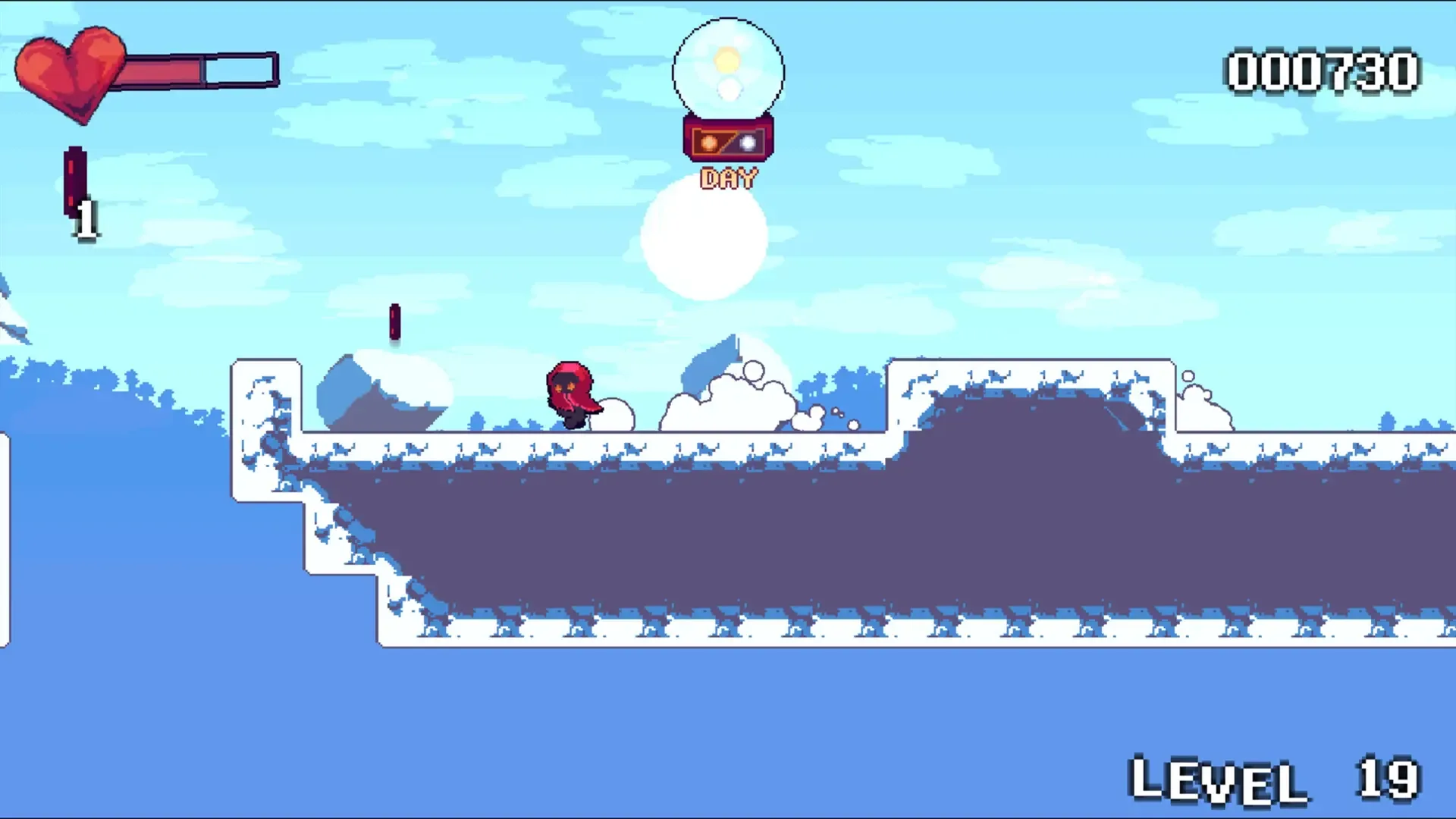
Task: Click the snow globe above the DAY indicator
Action: 728,68
